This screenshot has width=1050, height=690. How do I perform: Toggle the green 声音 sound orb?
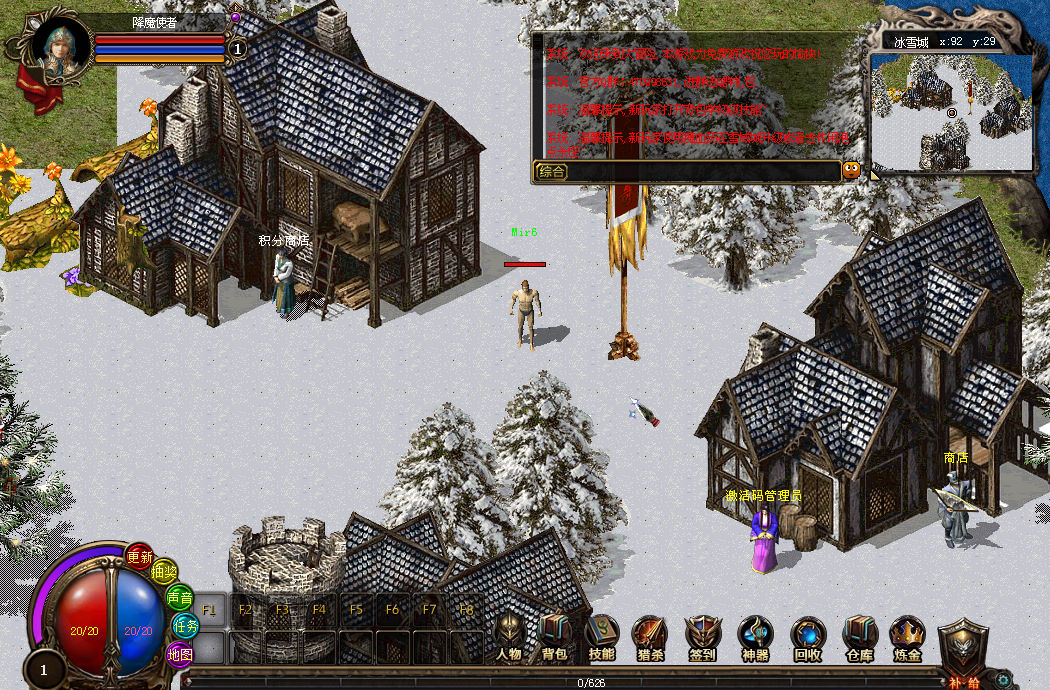[180, 597]
